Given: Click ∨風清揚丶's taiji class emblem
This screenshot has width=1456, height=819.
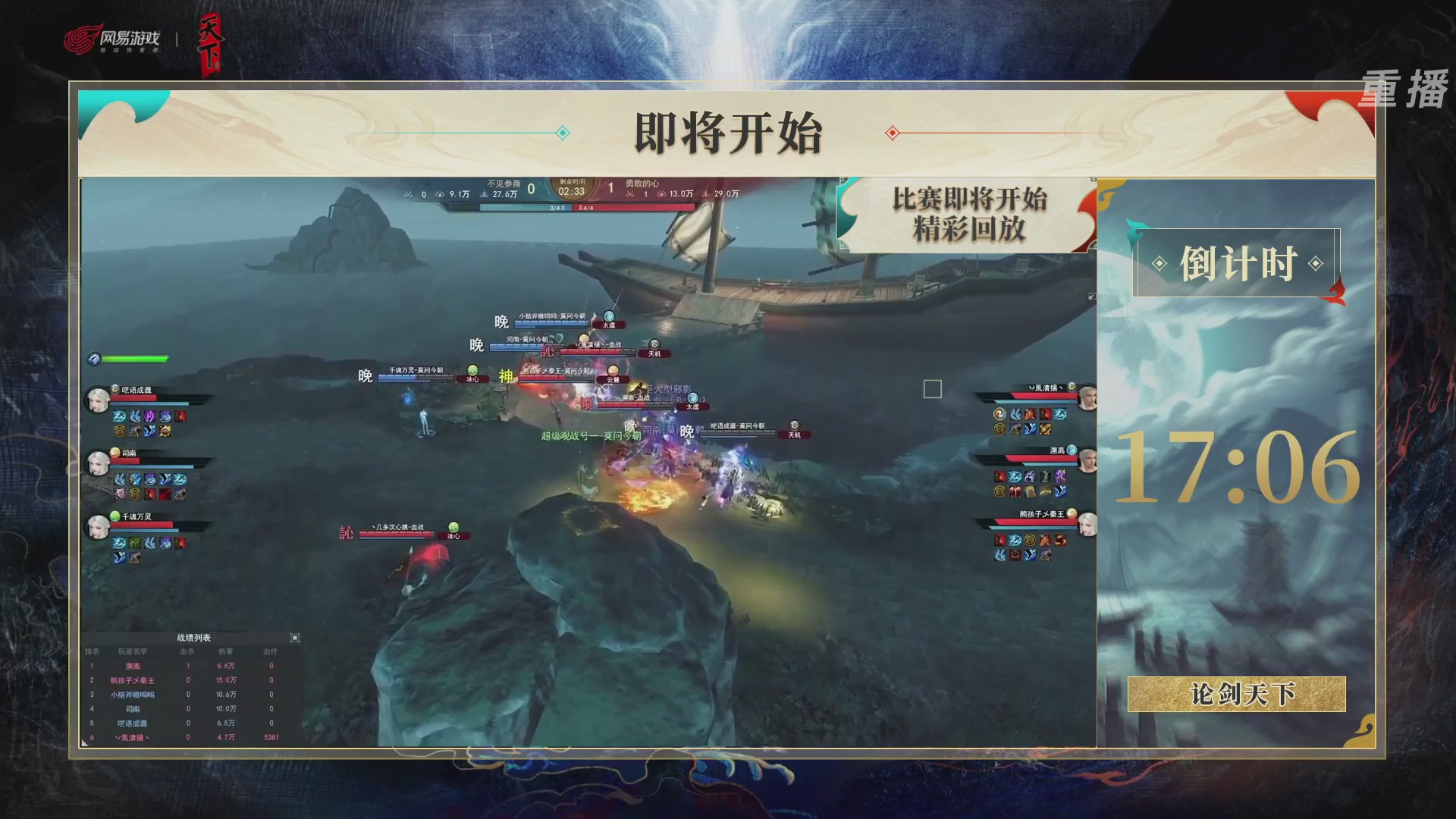Looking at the screenshot, I should 1072,385.
